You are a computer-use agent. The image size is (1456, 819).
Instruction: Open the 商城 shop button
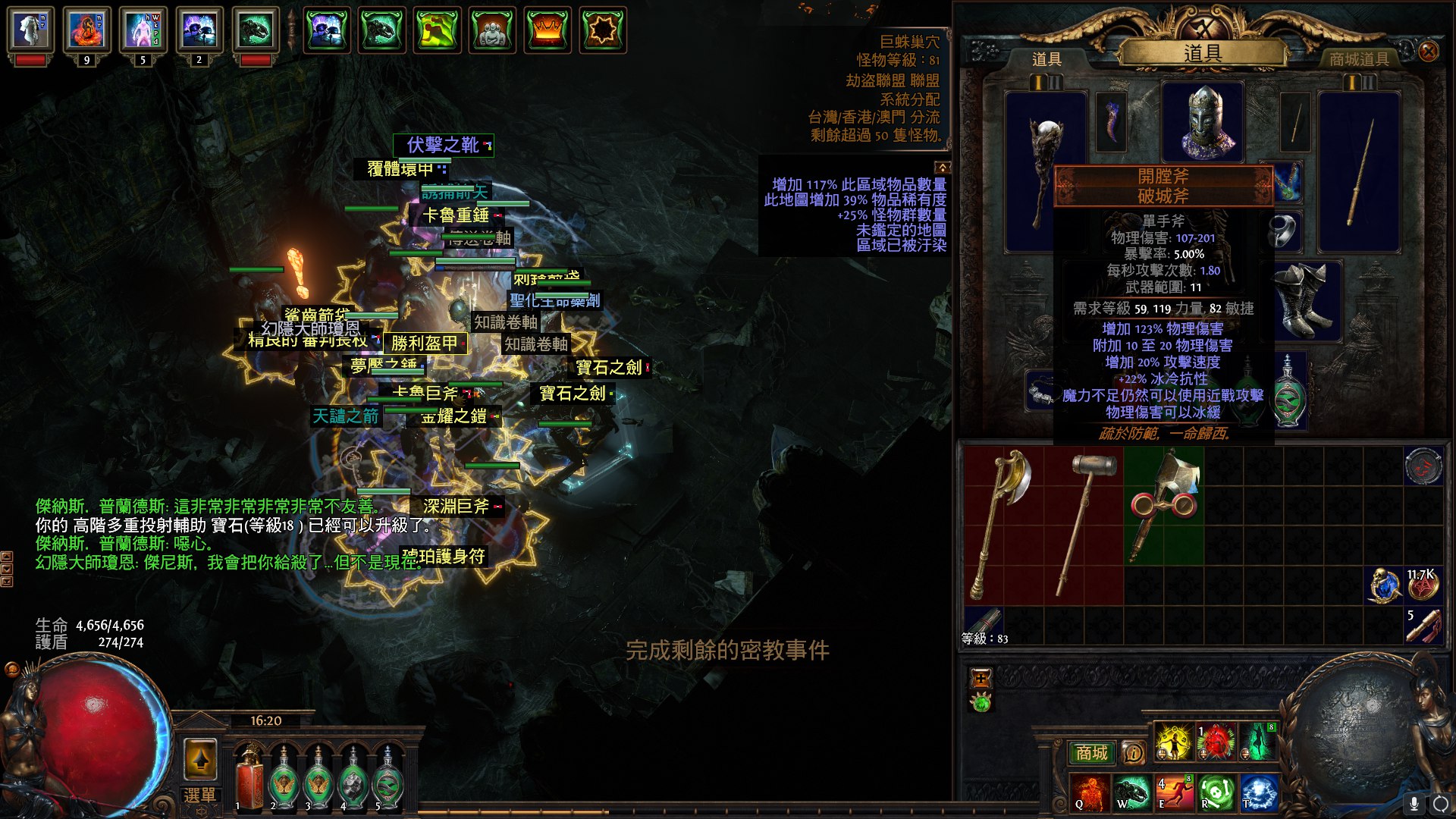click(1091, 752)
